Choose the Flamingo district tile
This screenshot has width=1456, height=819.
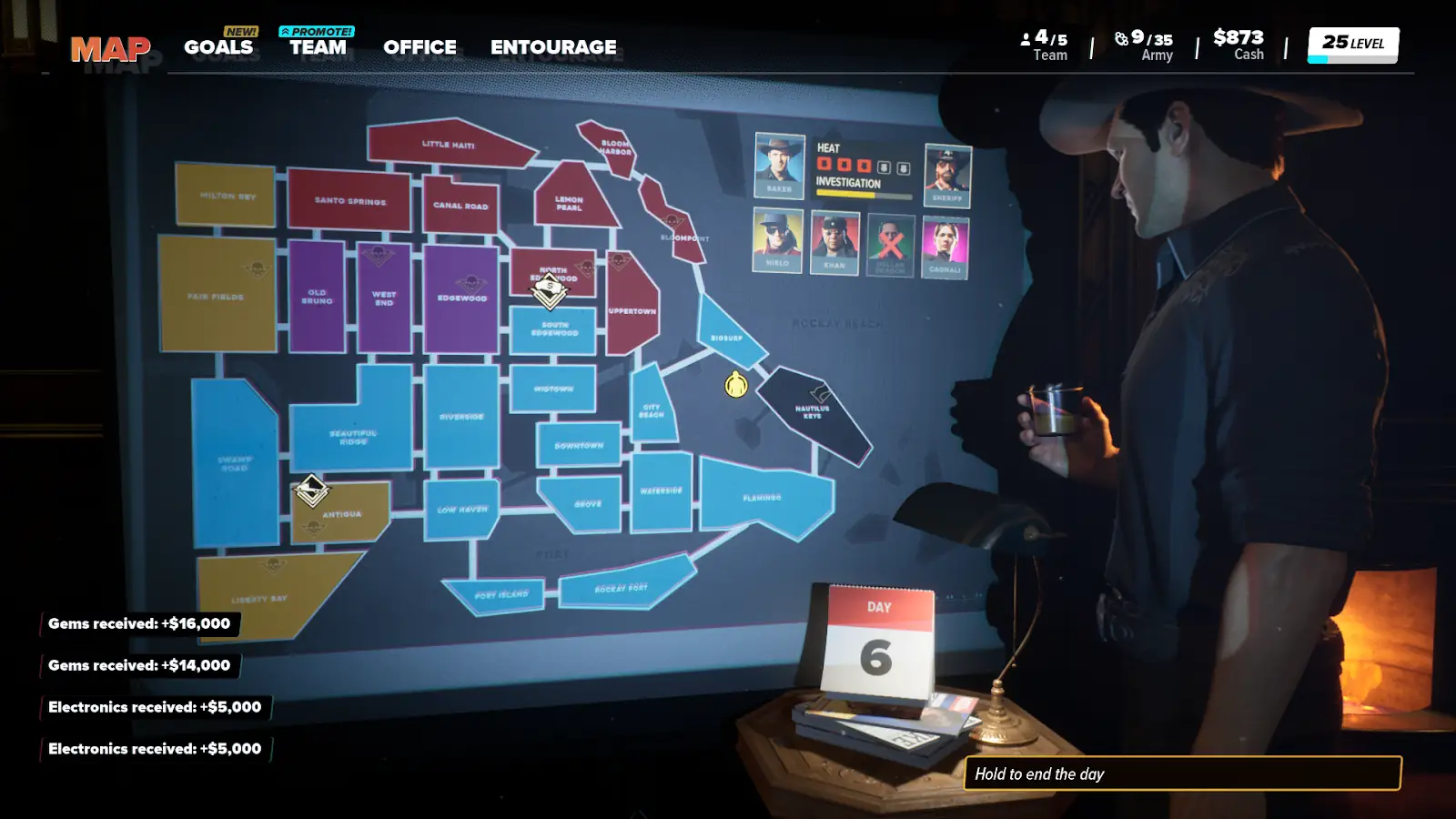point(763,498)
